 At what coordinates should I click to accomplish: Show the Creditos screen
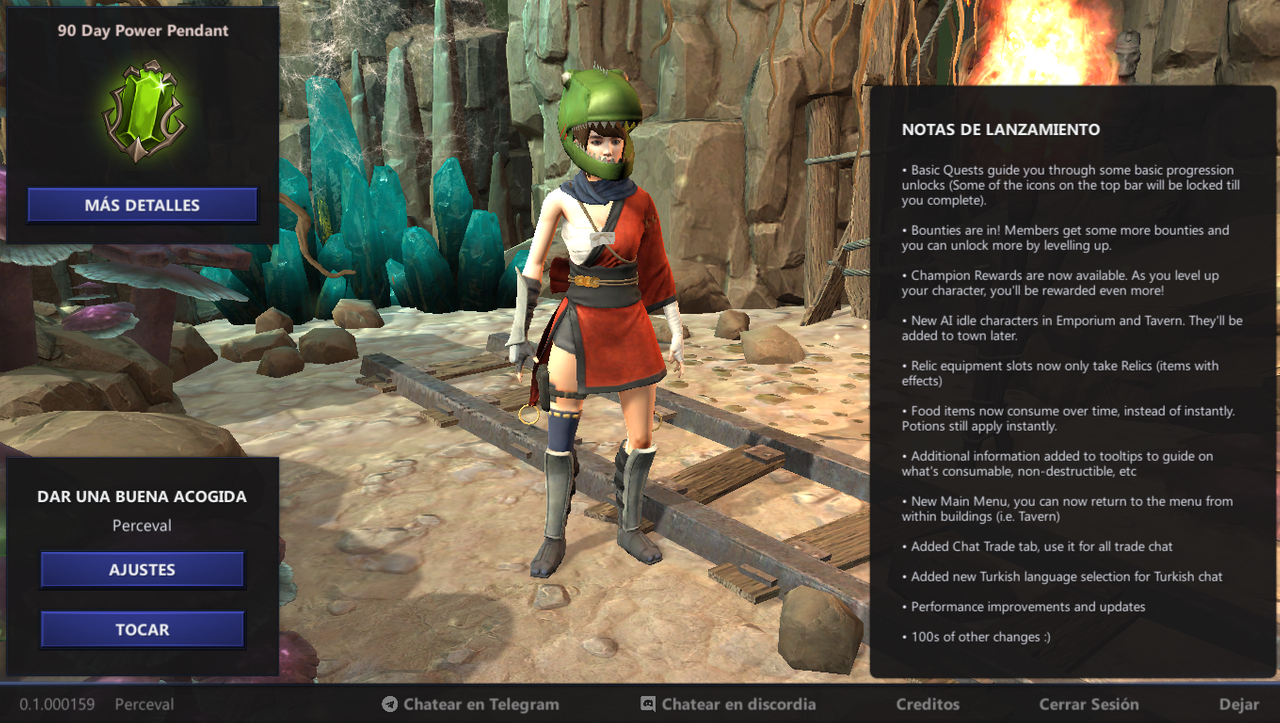pos(927,704)
